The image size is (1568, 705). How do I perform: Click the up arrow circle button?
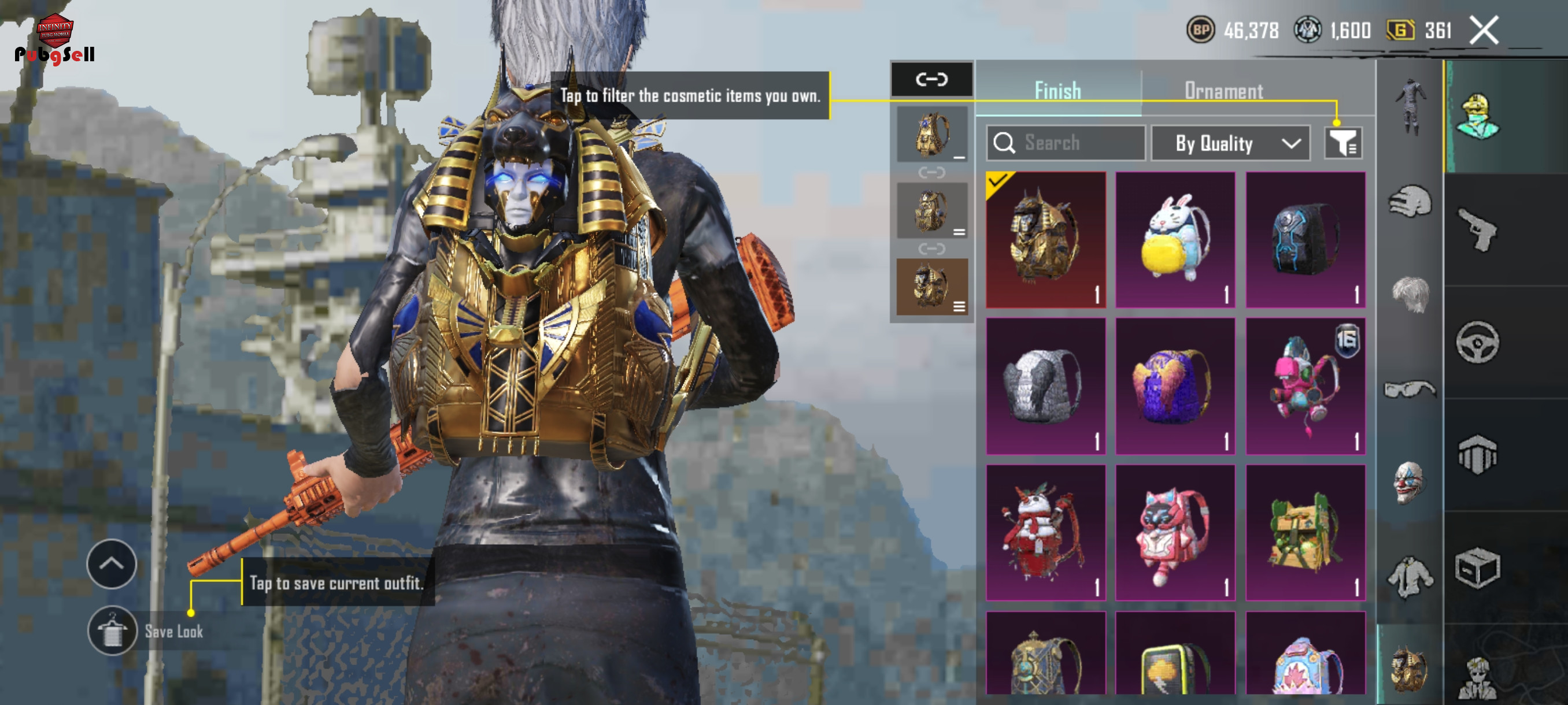click(x=112, y=564)
